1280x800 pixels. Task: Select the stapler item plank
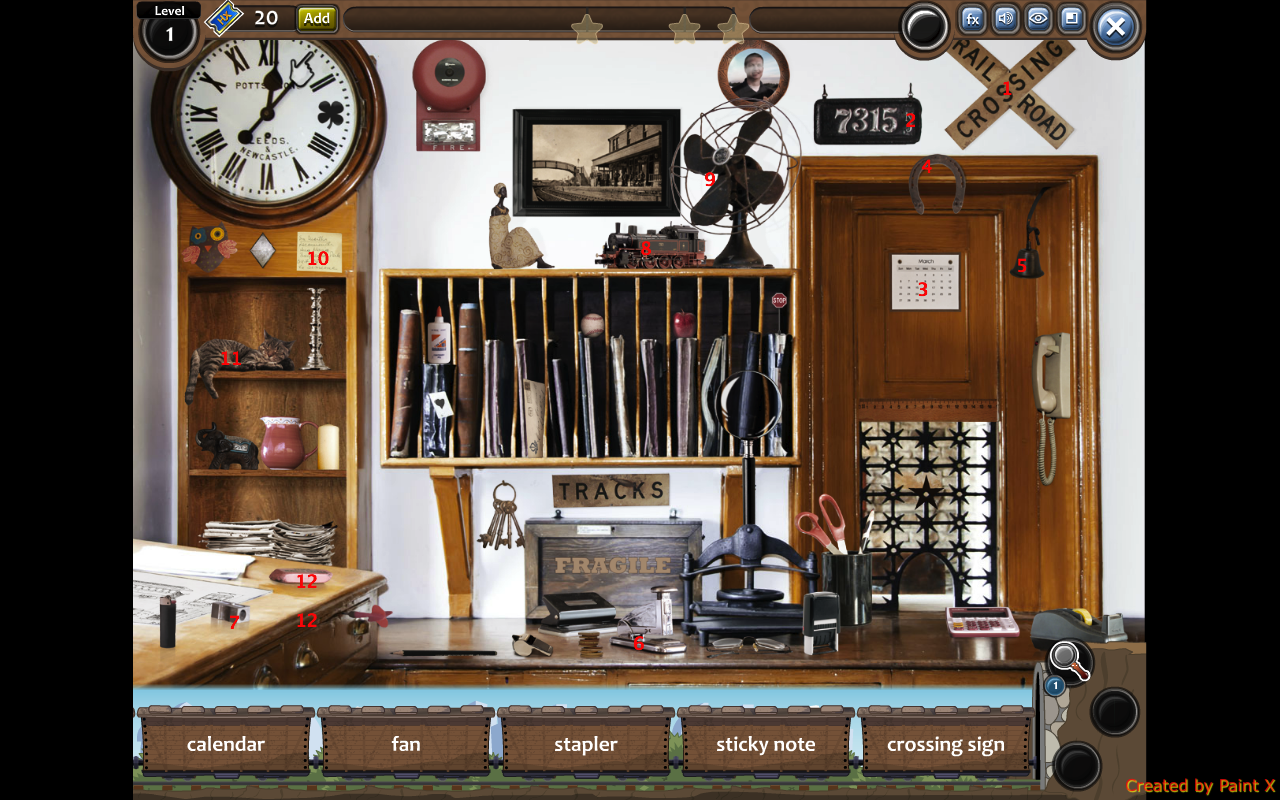coord(586,744)
